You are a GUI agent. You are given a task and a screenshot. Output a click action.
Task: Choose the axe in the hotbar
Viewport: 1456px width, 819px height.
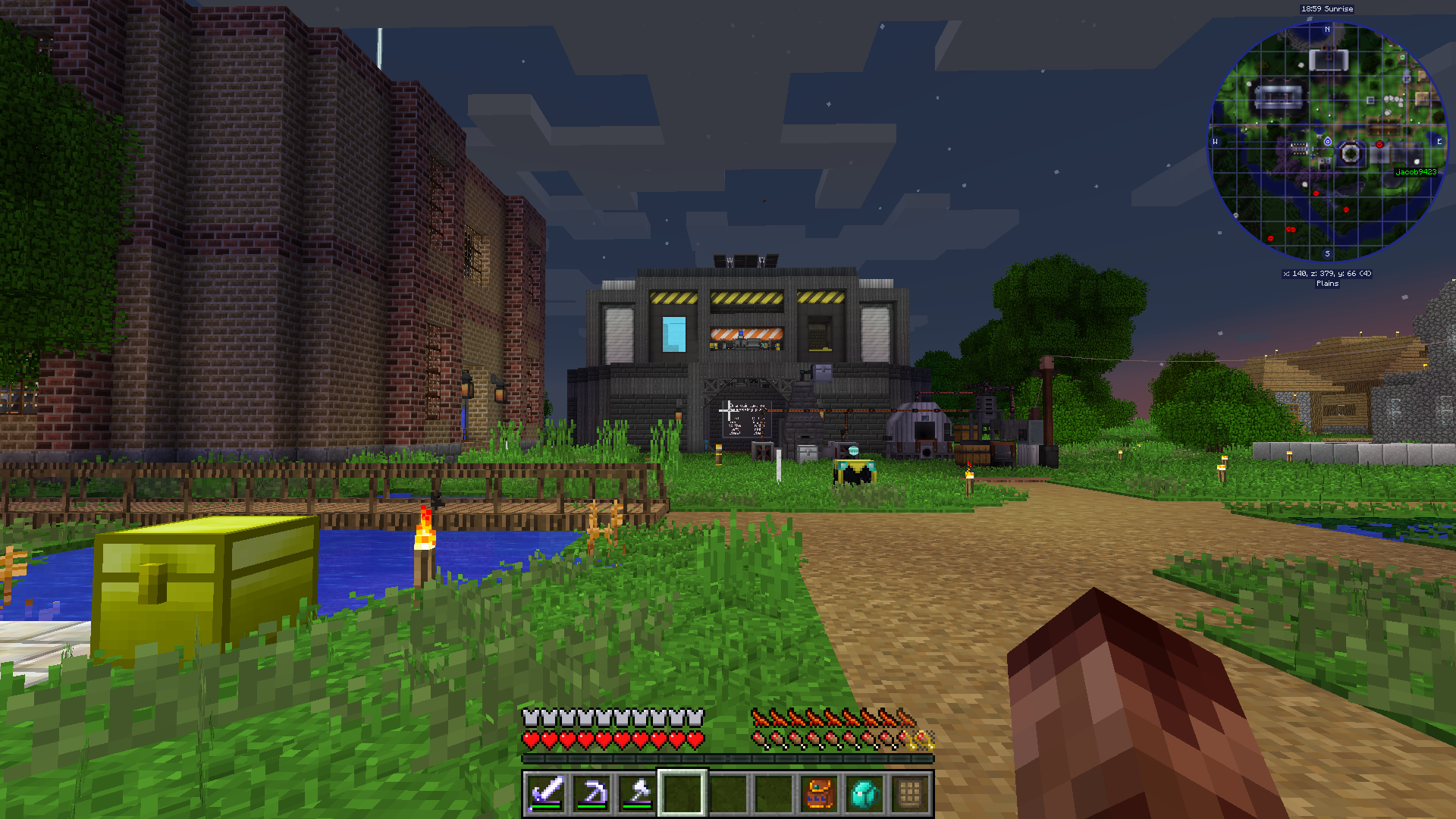[x=637, y=793]
